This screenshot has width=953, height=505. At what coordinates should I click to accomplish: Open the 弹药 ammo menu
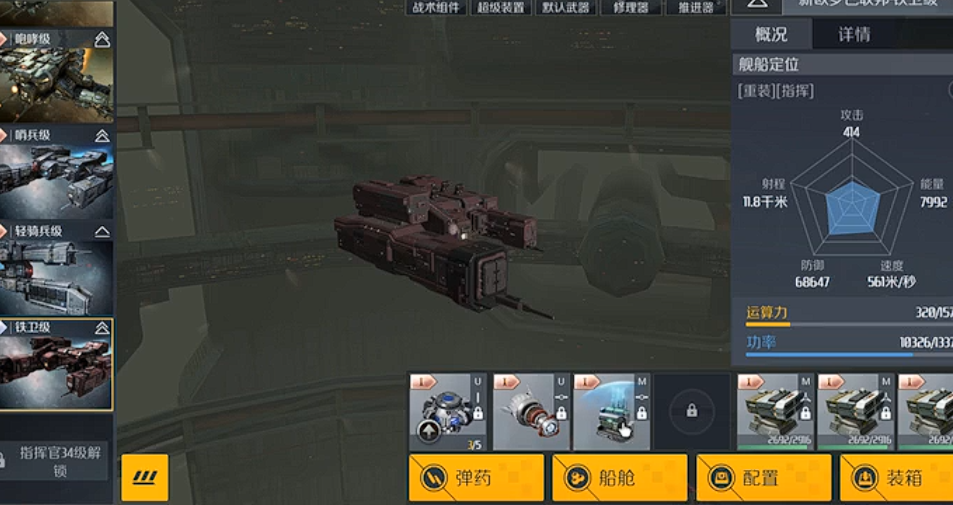(476, 478)
